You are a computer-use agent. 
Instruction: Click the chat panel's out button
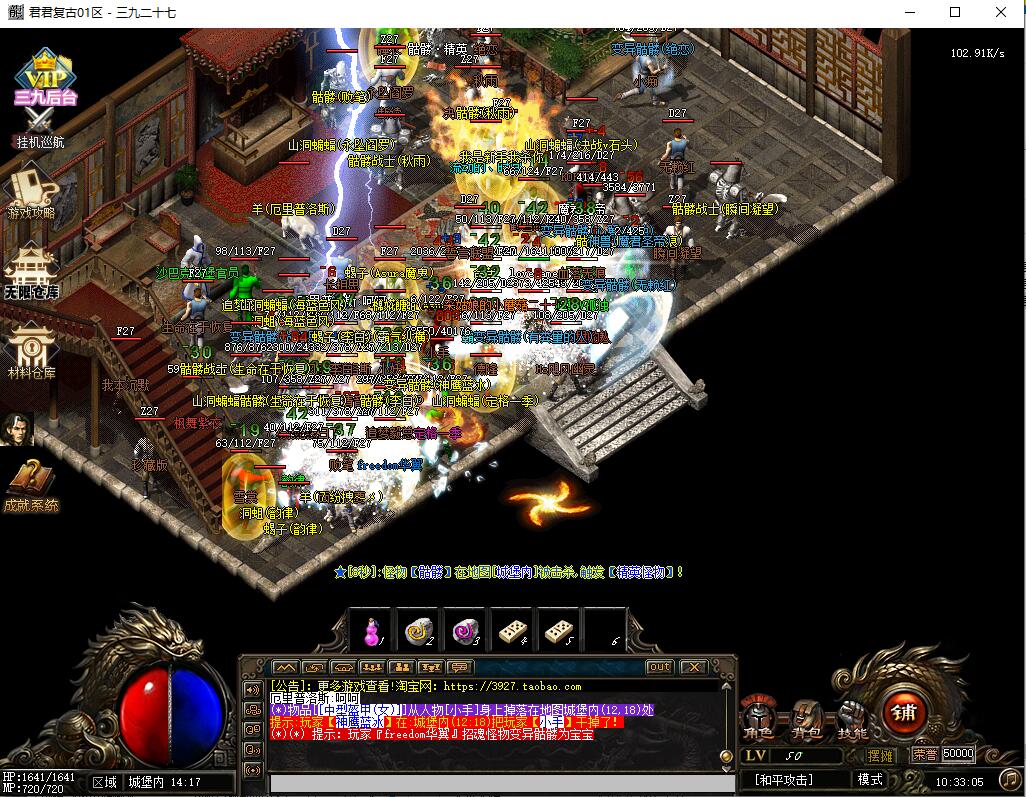point(660,667)
